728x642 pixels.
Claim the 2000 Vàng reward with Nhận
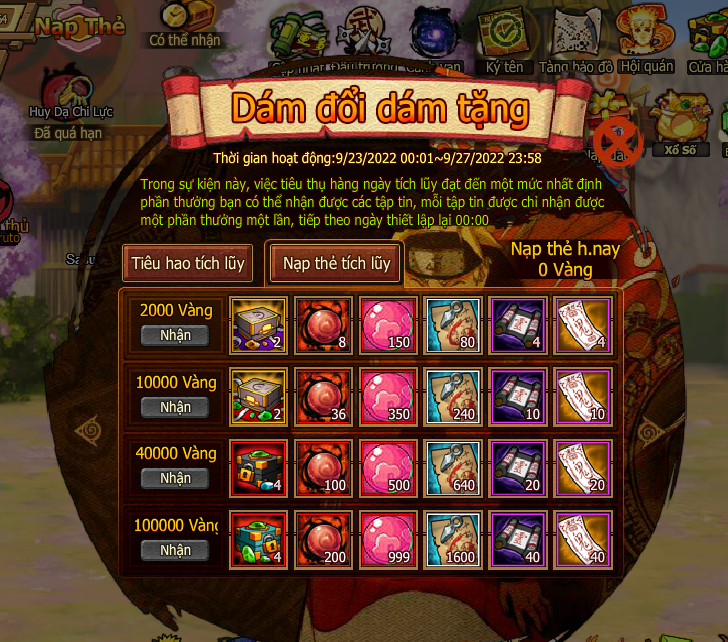[175, 335]
